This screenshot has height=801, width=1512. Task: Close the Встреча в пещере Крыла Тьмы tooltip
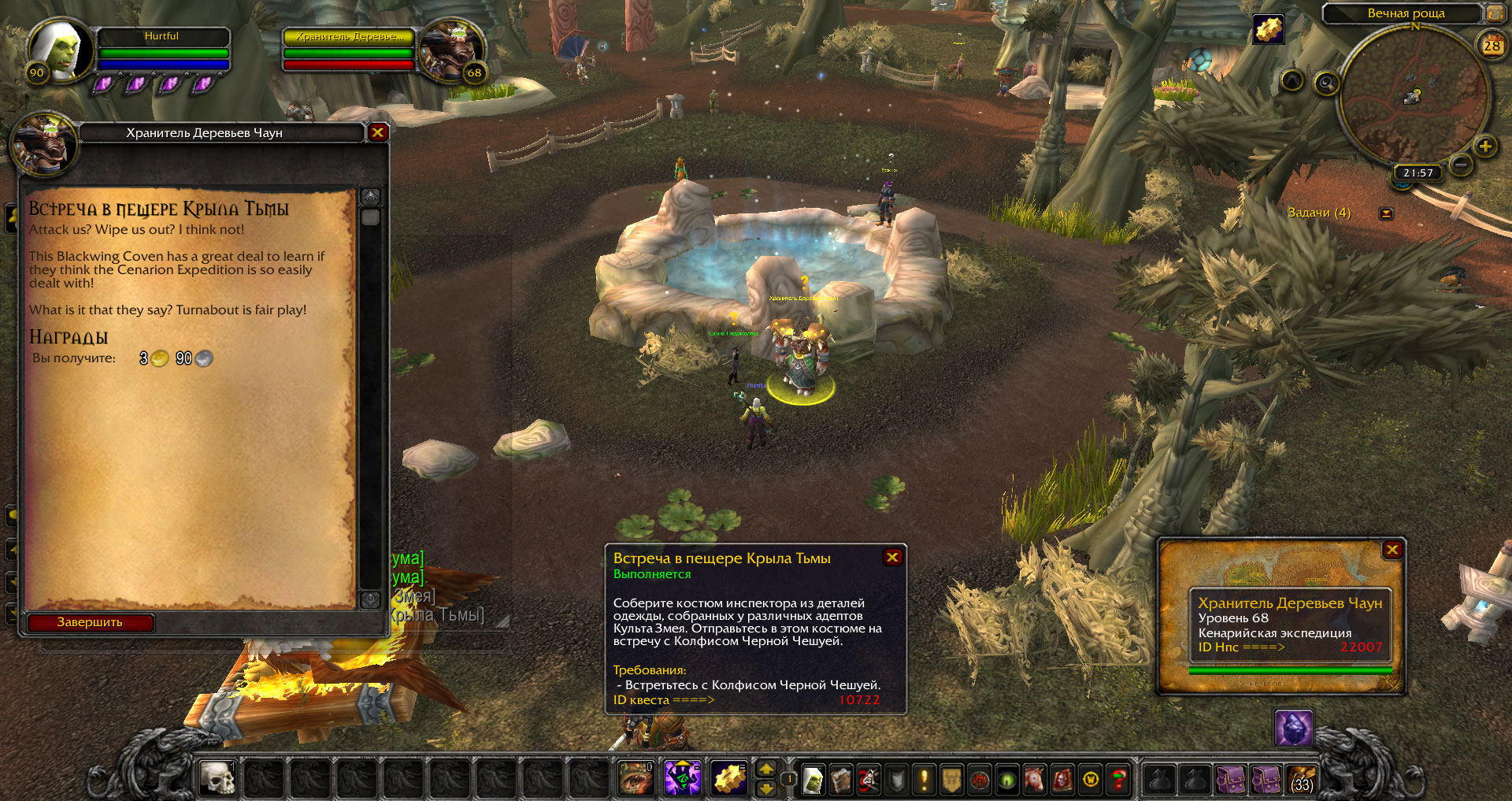(892, 558)
